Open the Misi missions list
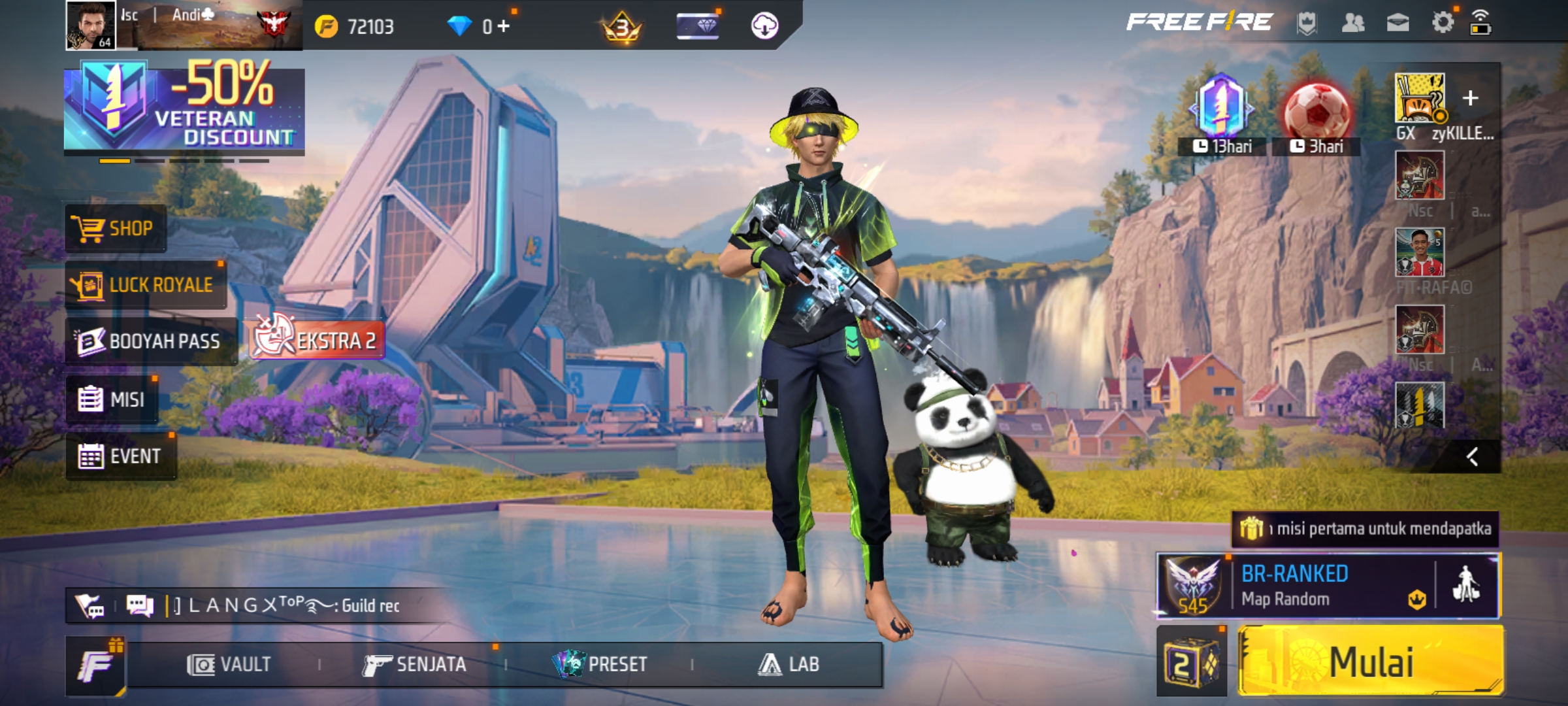 tap(112, 399)
